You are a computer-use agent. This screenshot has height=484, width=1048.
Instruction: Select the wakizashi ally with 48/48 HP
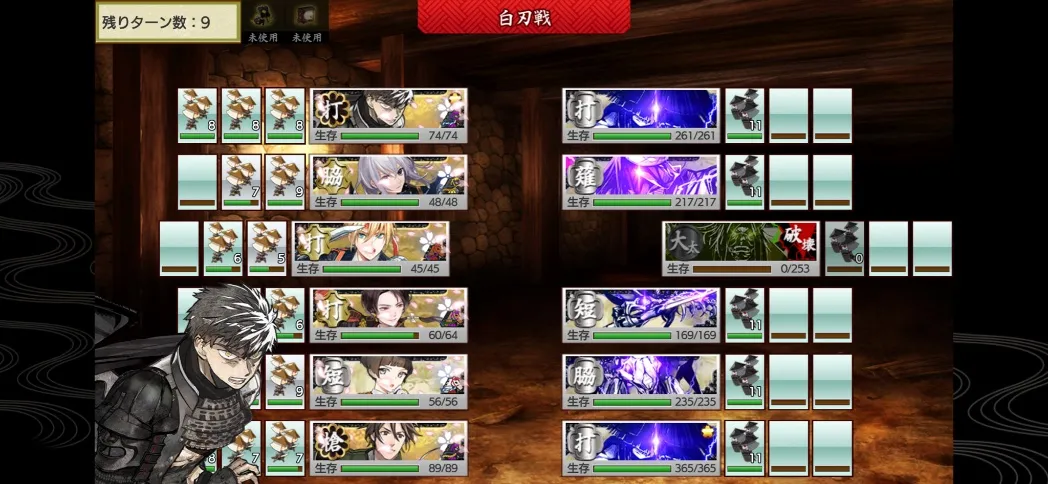point(388,182)
